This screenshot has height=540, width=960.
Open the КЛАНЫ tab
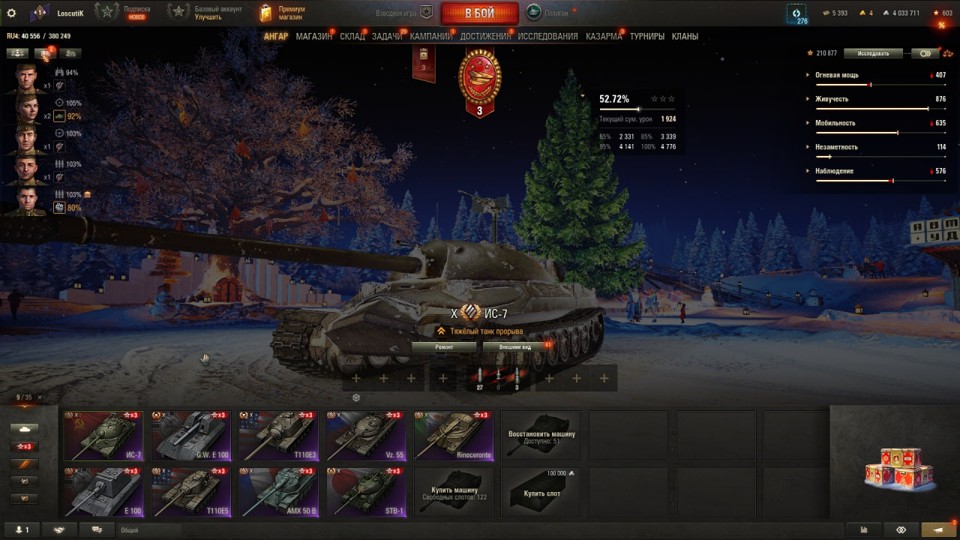click(685, 37)
